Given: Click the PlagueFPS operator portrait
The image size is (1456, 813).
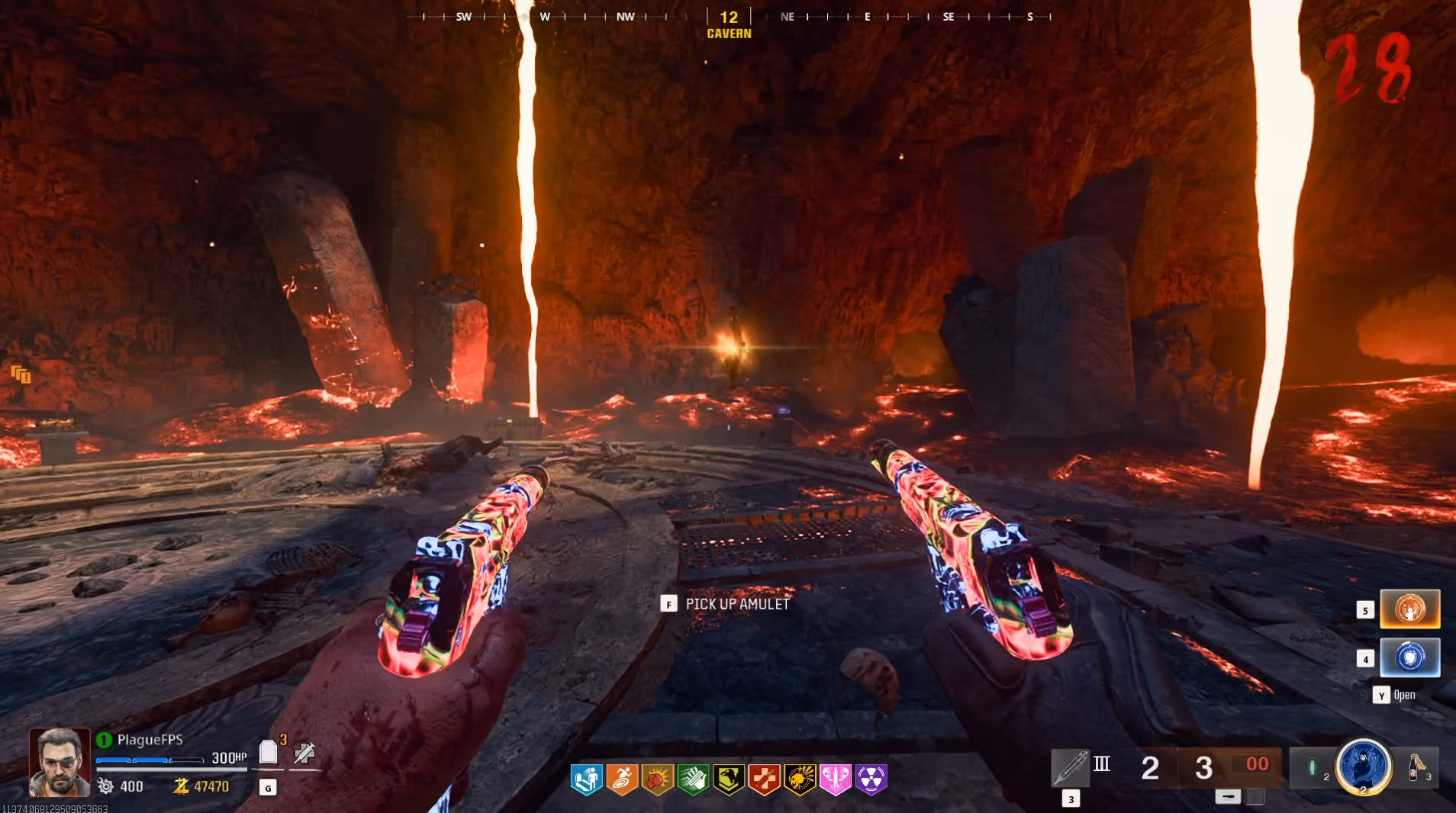Looking at the screenshot, I should tap(60, 762).
